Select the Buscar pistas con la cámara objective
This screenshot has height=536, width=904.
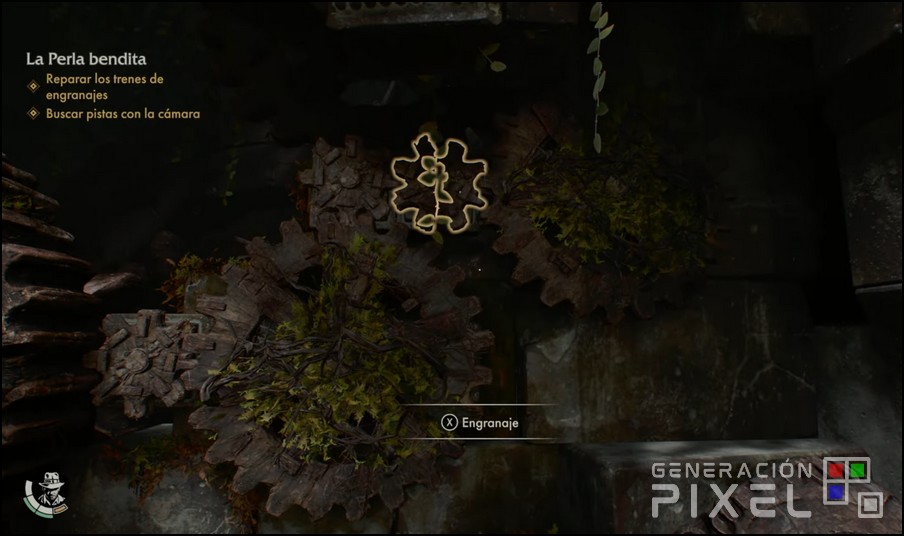tap(122, 114)
